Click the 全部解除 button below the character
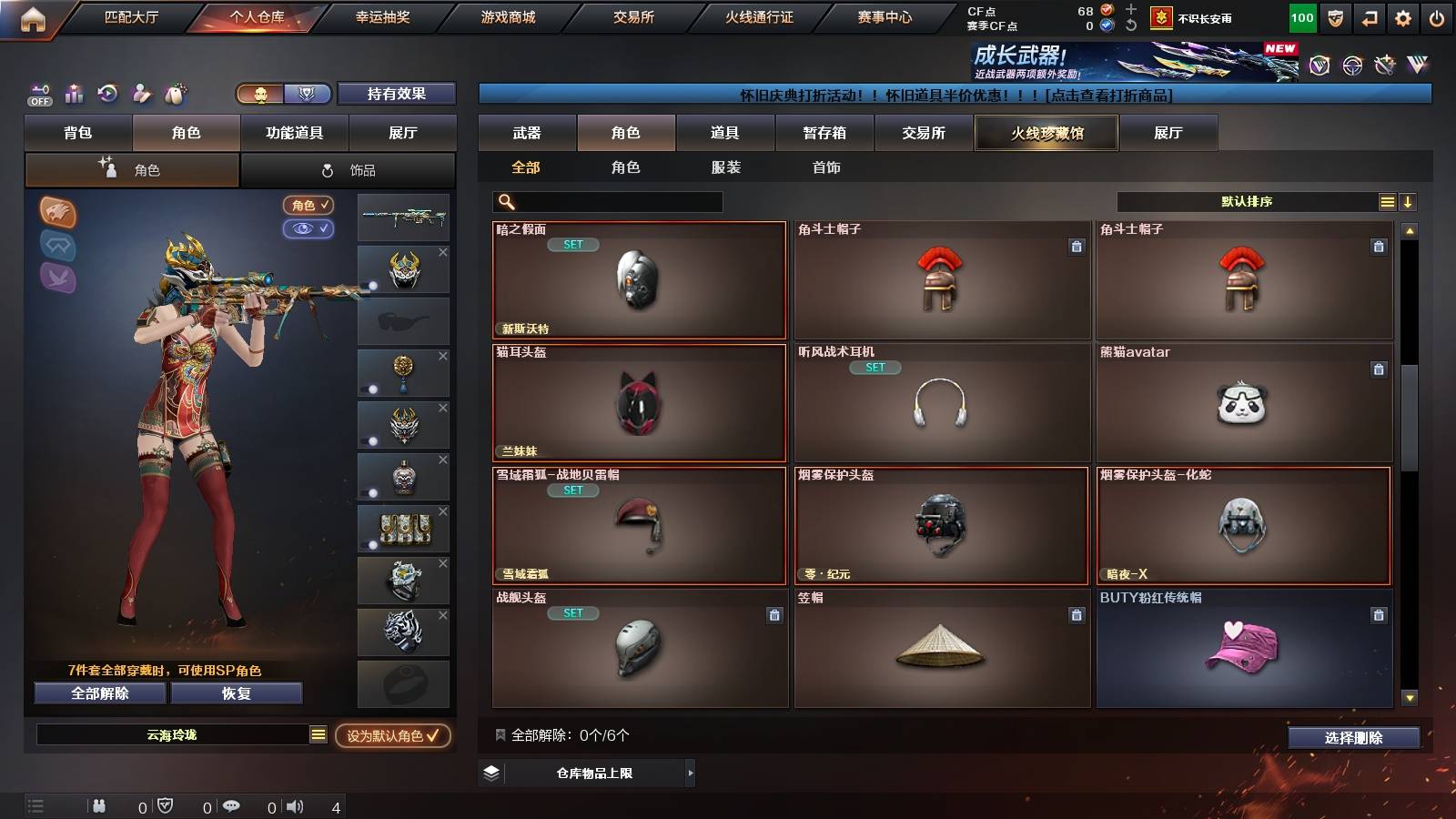The height and width of the screenshot is (819, 1456). coord(98,693)
